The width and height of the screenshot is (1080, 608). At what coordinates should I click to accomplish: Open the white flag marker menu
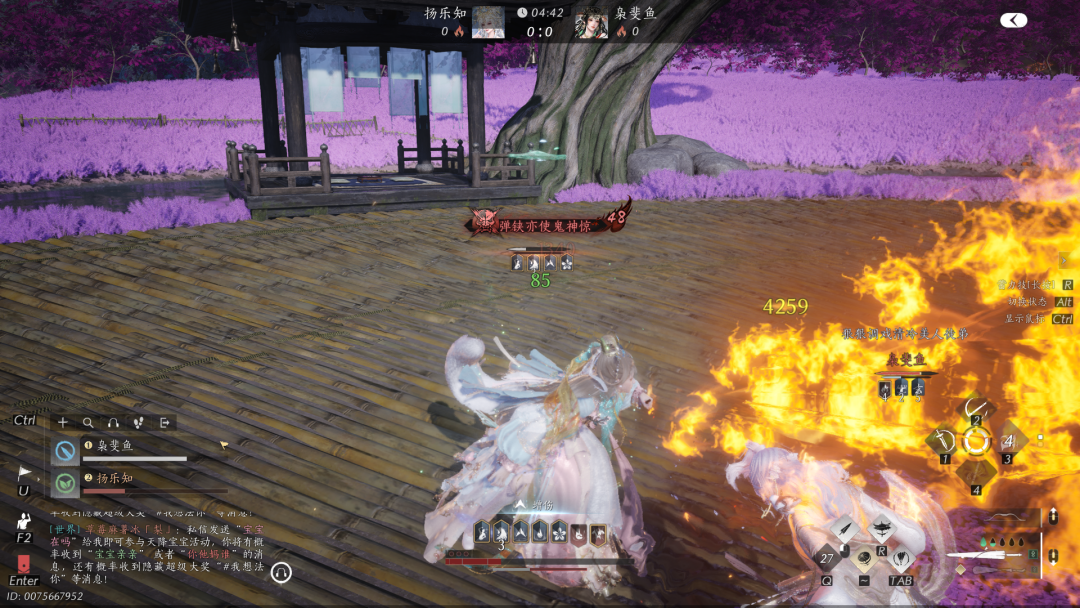pos(24,473)
